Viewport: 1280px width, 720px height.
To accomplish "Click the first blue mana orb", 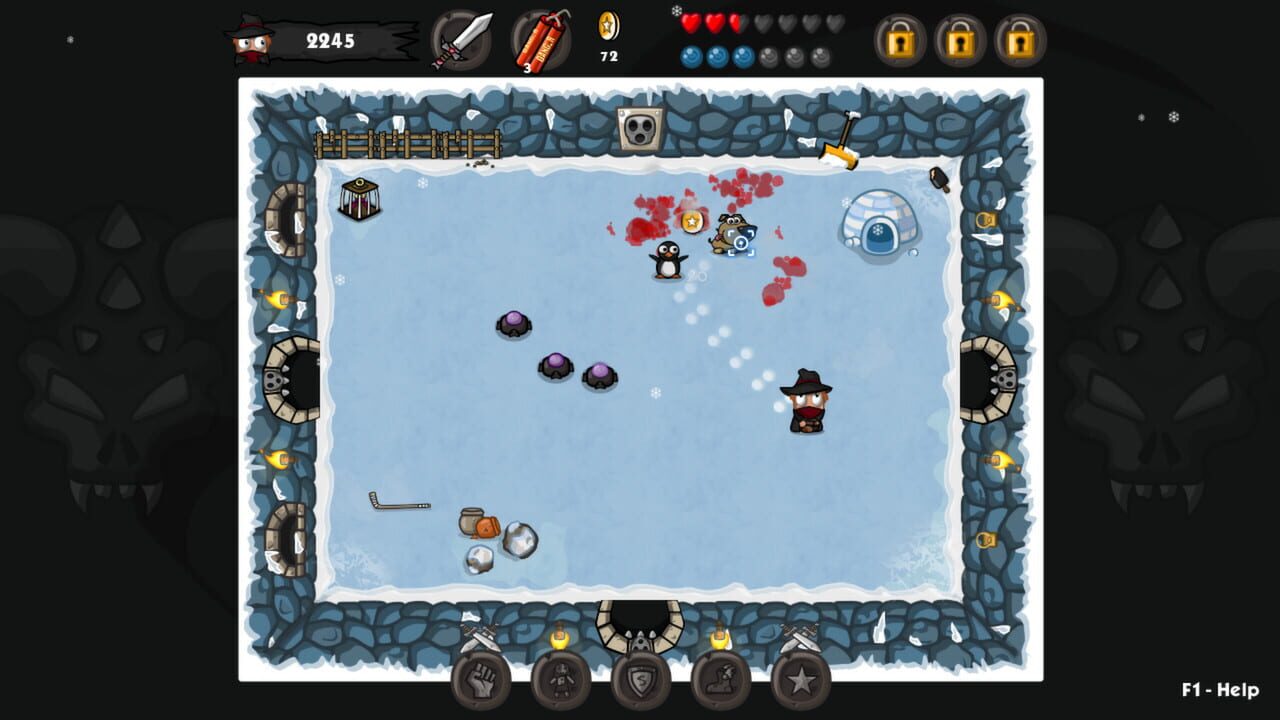I will point(689,57).
